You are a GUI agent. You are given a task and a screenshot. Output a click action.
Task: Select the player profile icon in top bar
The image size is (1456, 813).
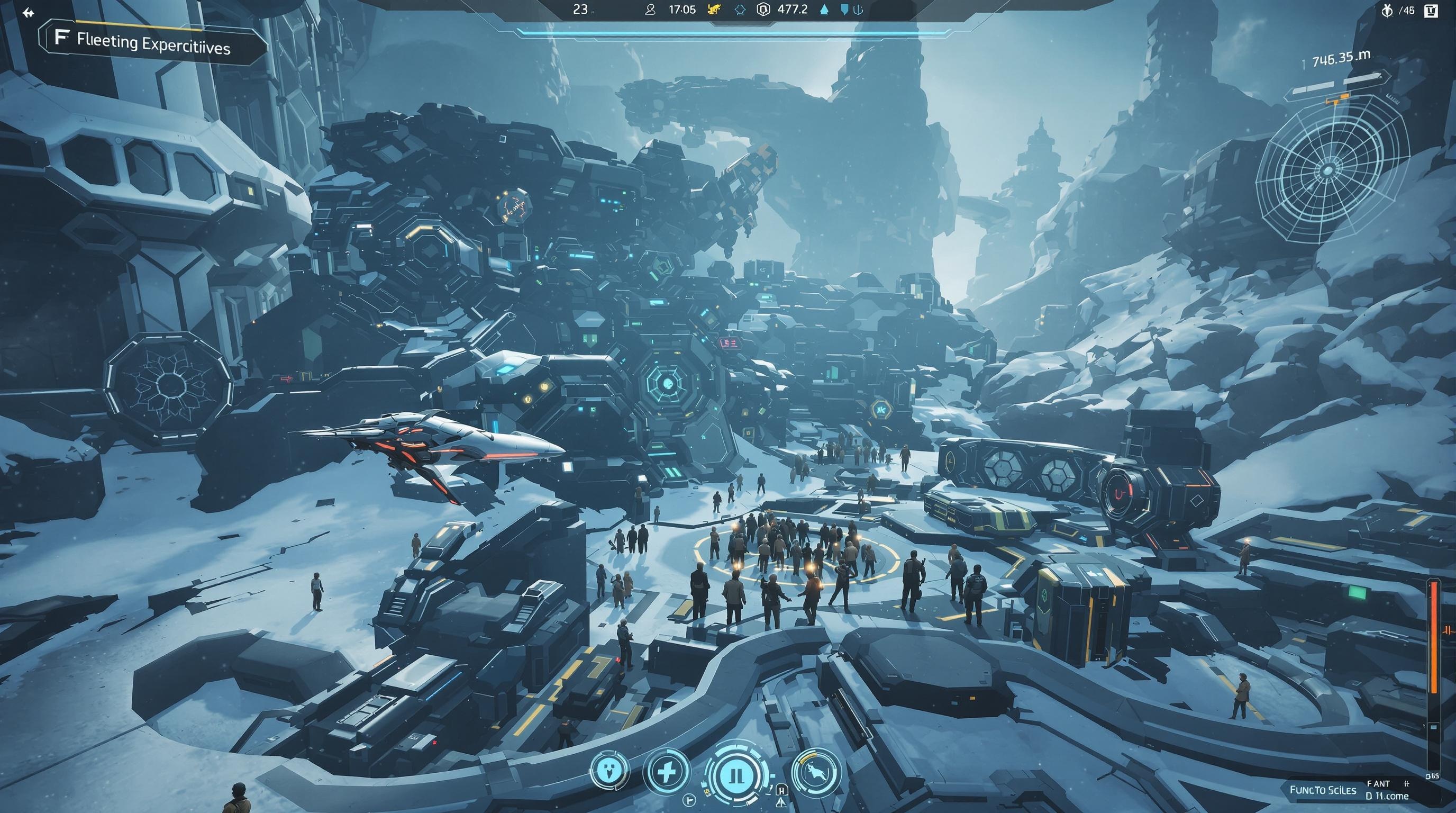[x=651, y=10]
